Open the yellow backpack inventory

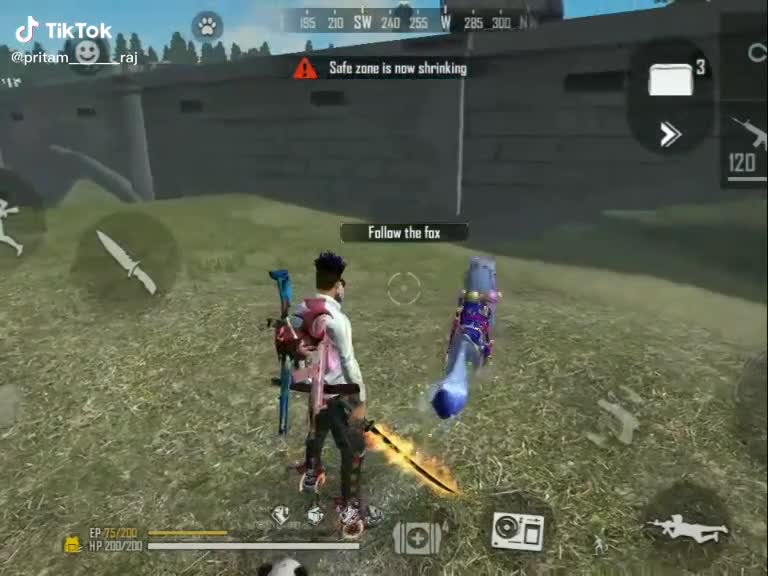click(x=72, y=544)
